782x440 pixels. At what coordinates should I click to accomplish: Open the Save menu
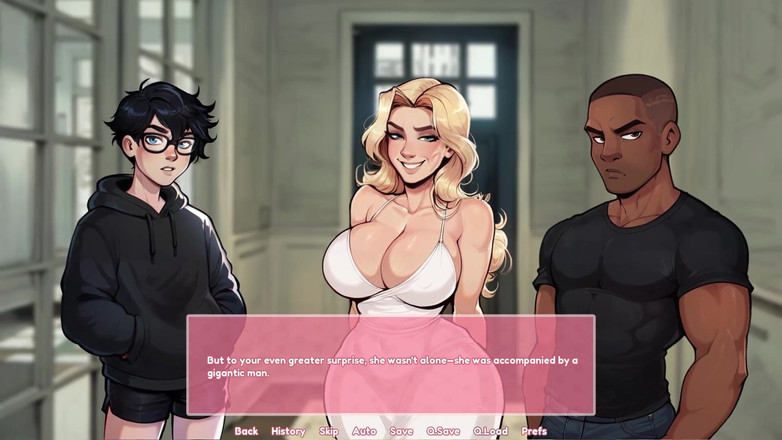[401, 431]
